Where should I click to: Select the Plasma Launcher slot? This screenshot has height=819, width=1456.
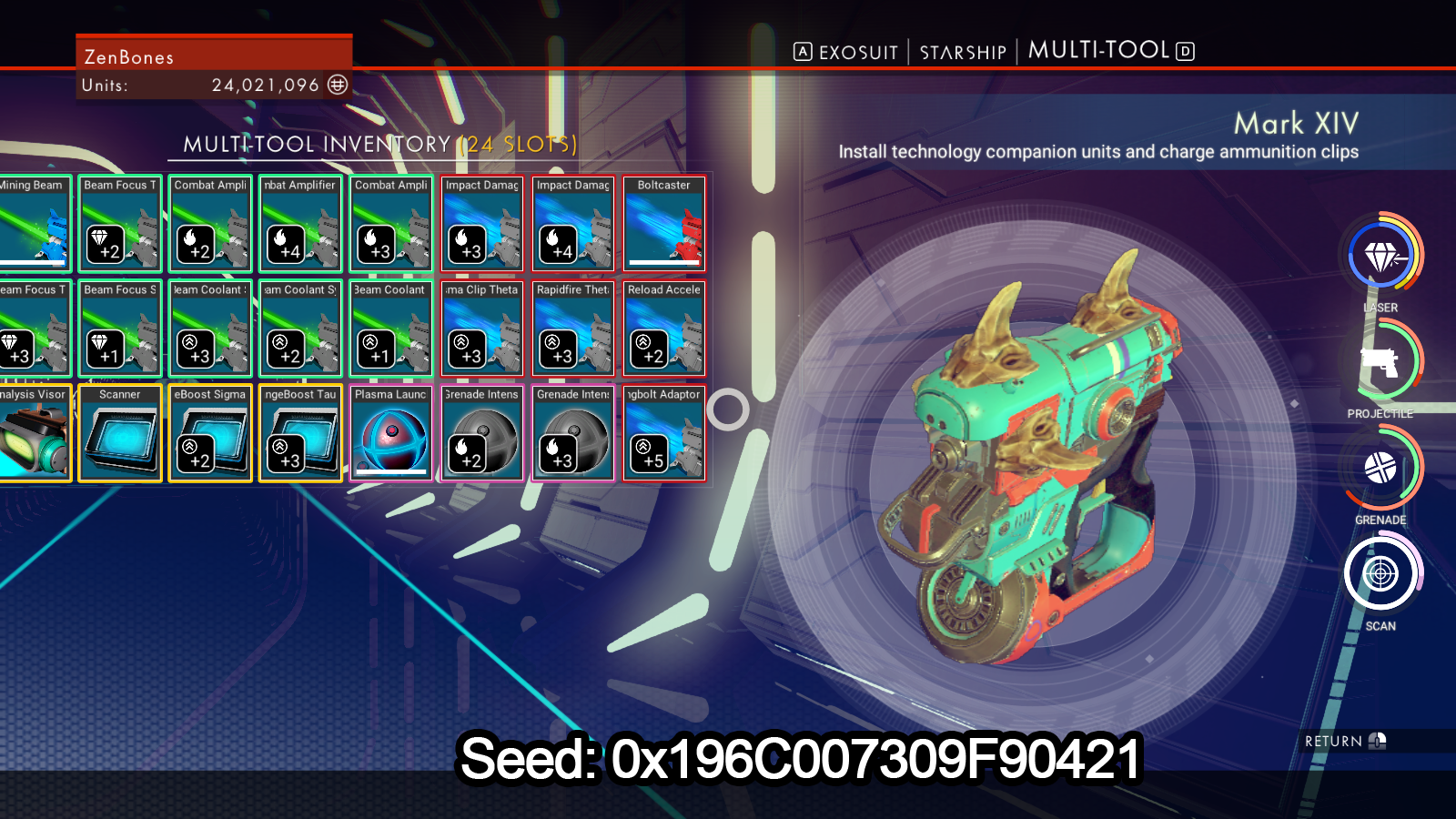point(391,433)
